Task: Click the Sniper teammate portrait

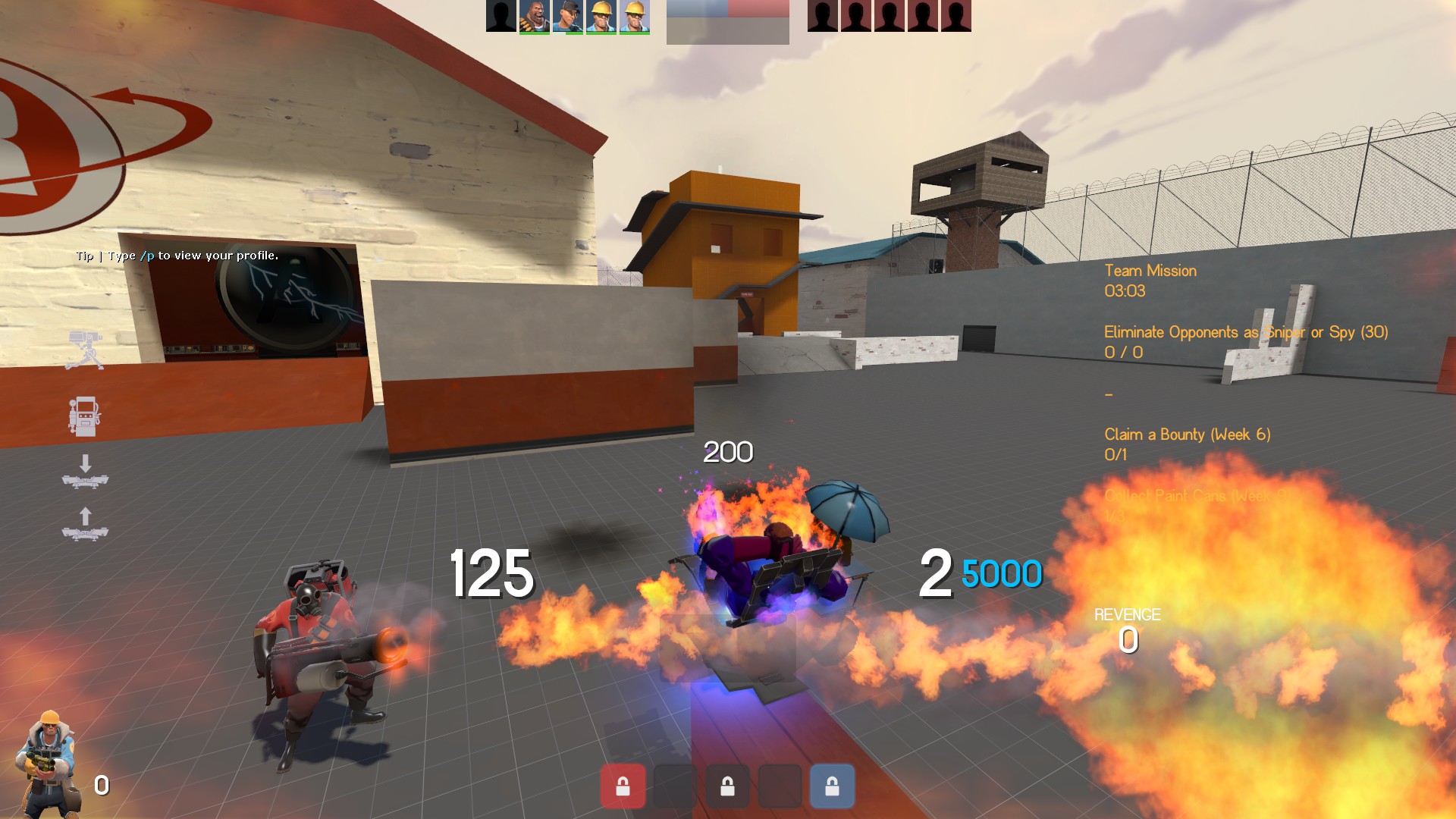Action: pyautogui.click(x=567, y=16)
